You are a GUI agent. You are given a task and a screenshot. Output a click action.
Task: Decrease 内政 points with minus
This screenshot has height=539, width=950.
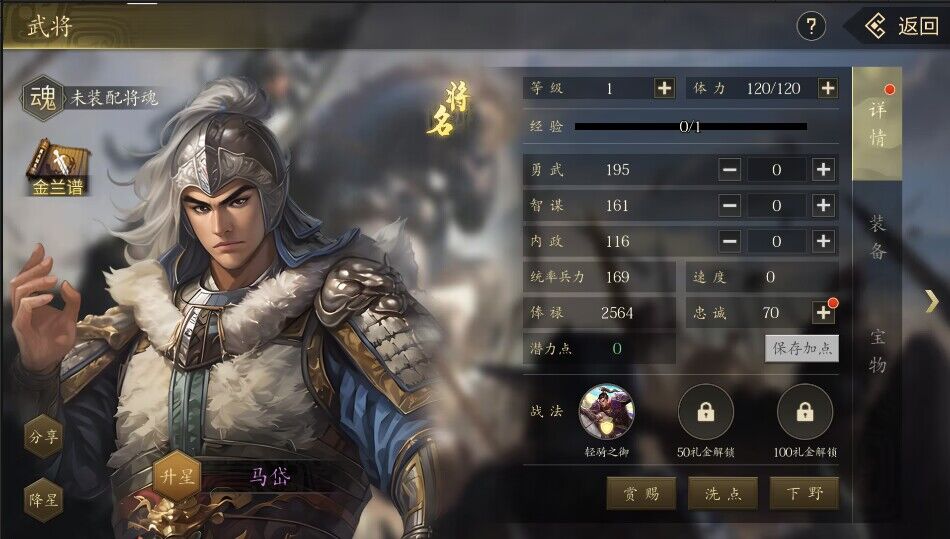730,241
